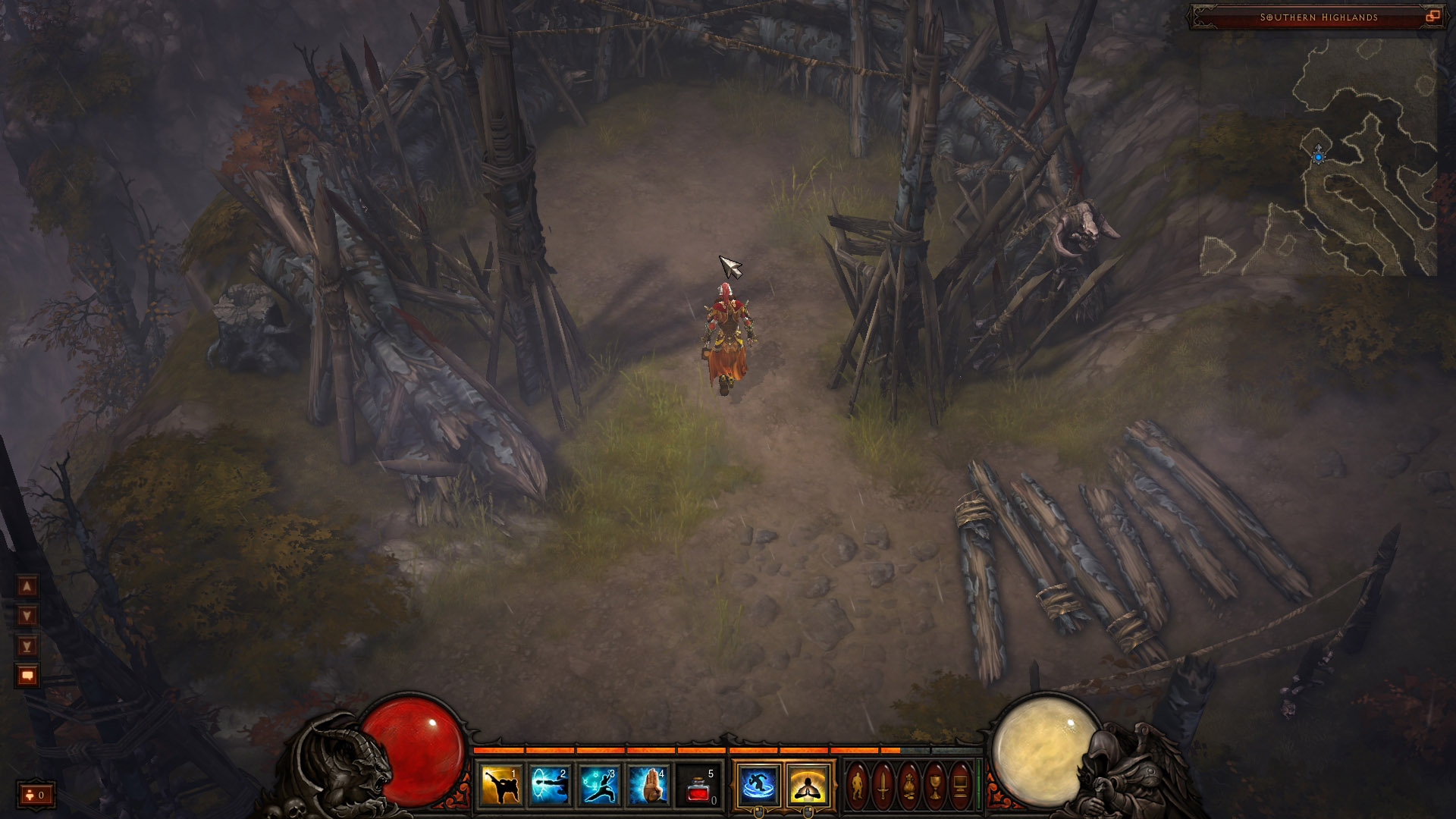The image size is (1456, 819).
Task: Open the achievements goblet button
Action: tap(934, 786)
